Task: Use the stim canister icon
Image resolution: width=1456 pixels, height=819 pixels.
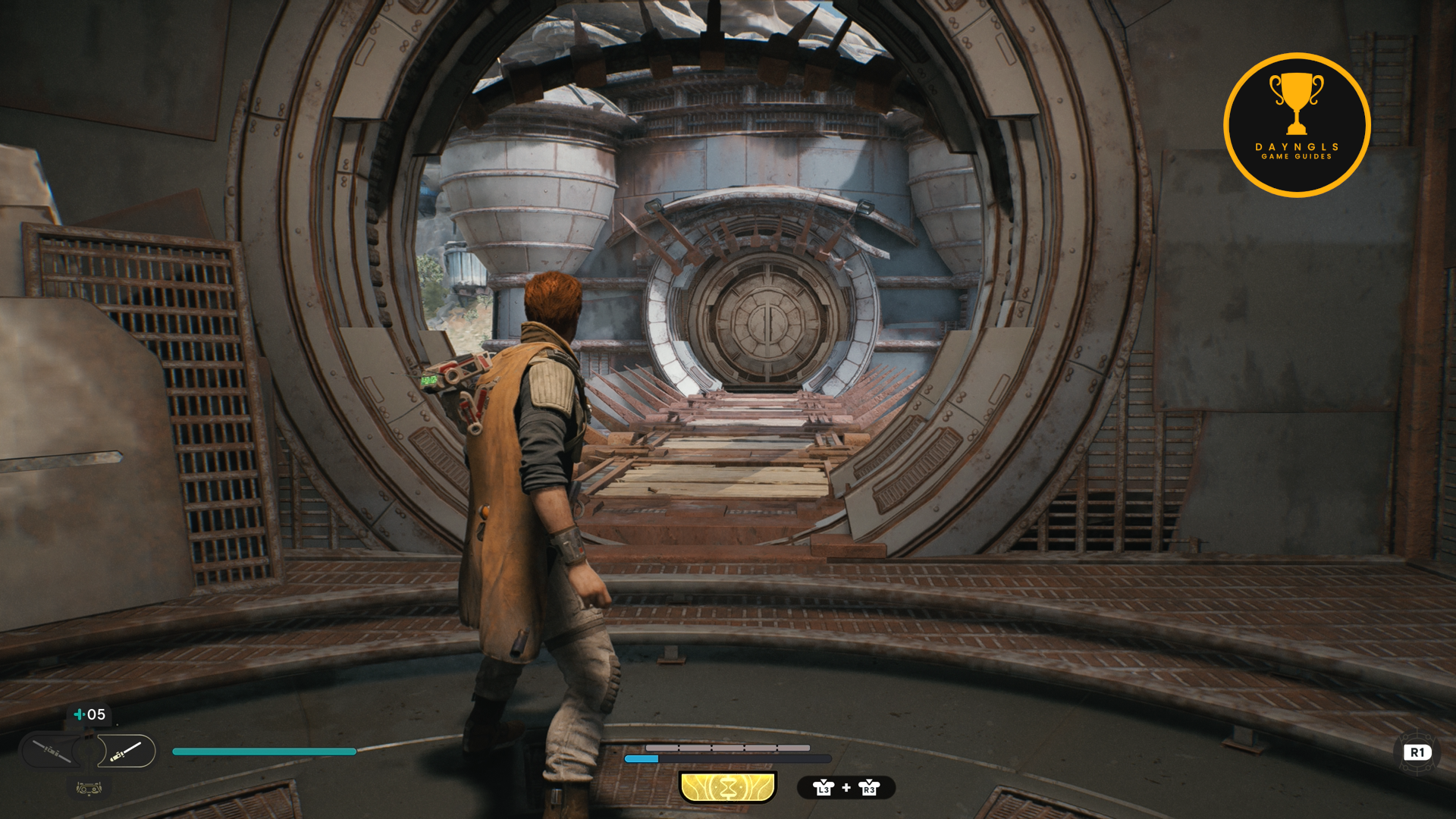Action: pyautogui.click(x=79, y=714)
